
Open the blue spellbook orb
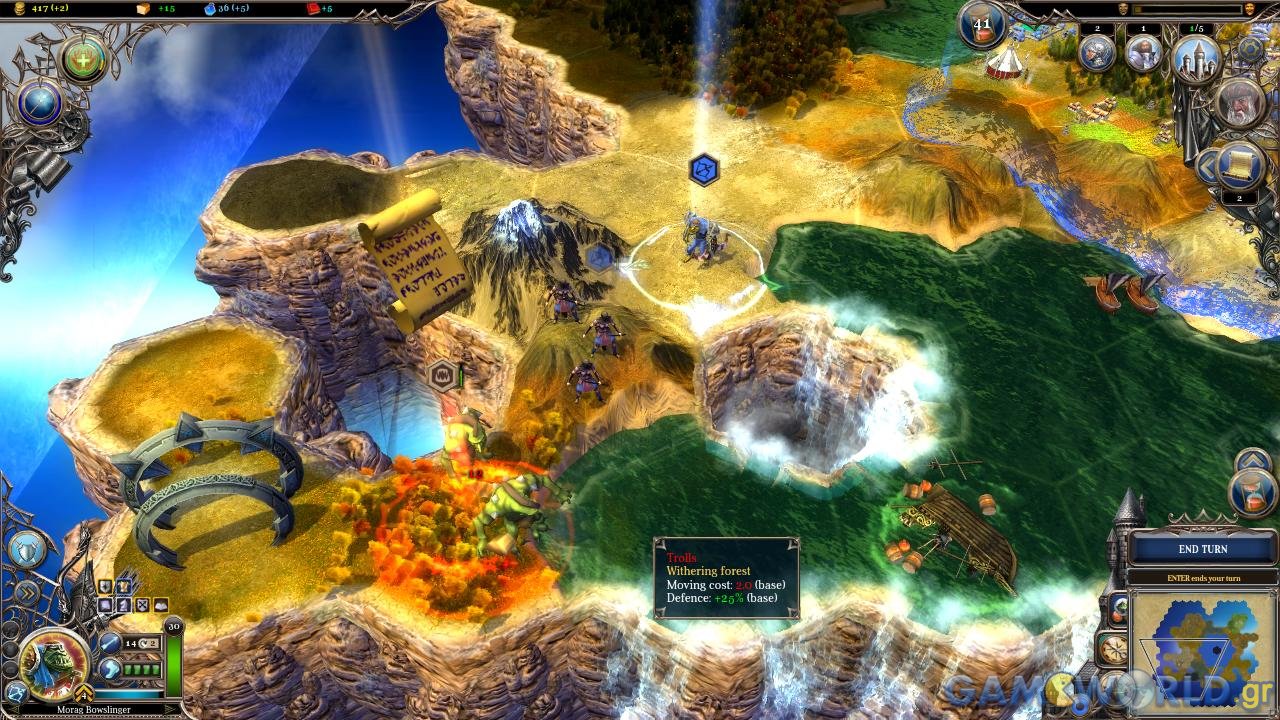coord(40,103)
